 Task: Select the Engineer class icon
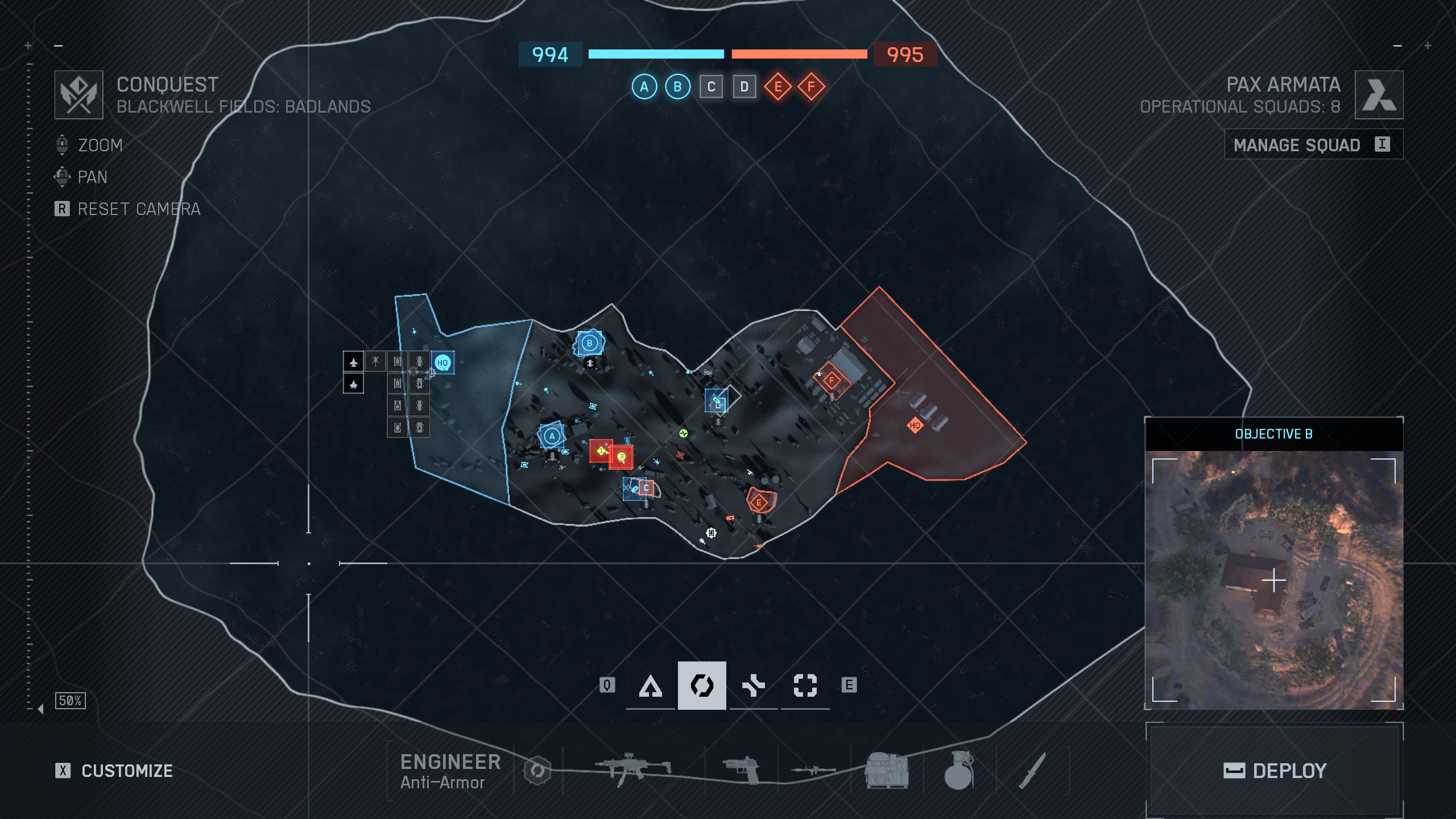point(702,685)
